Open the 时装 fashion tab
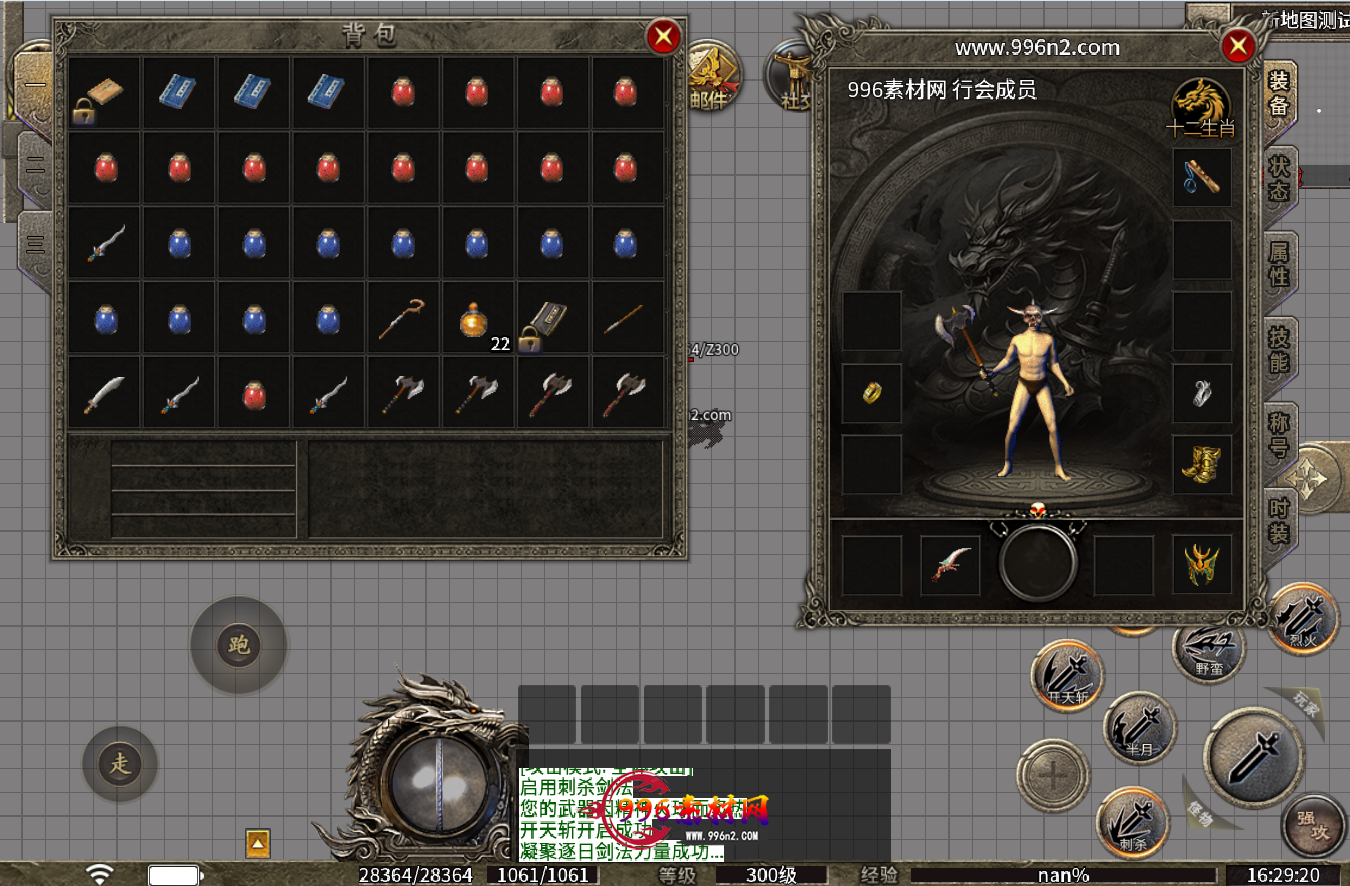Viewport: 1350px width, 886px height. pyautogui.click(x=1279, y=518)
